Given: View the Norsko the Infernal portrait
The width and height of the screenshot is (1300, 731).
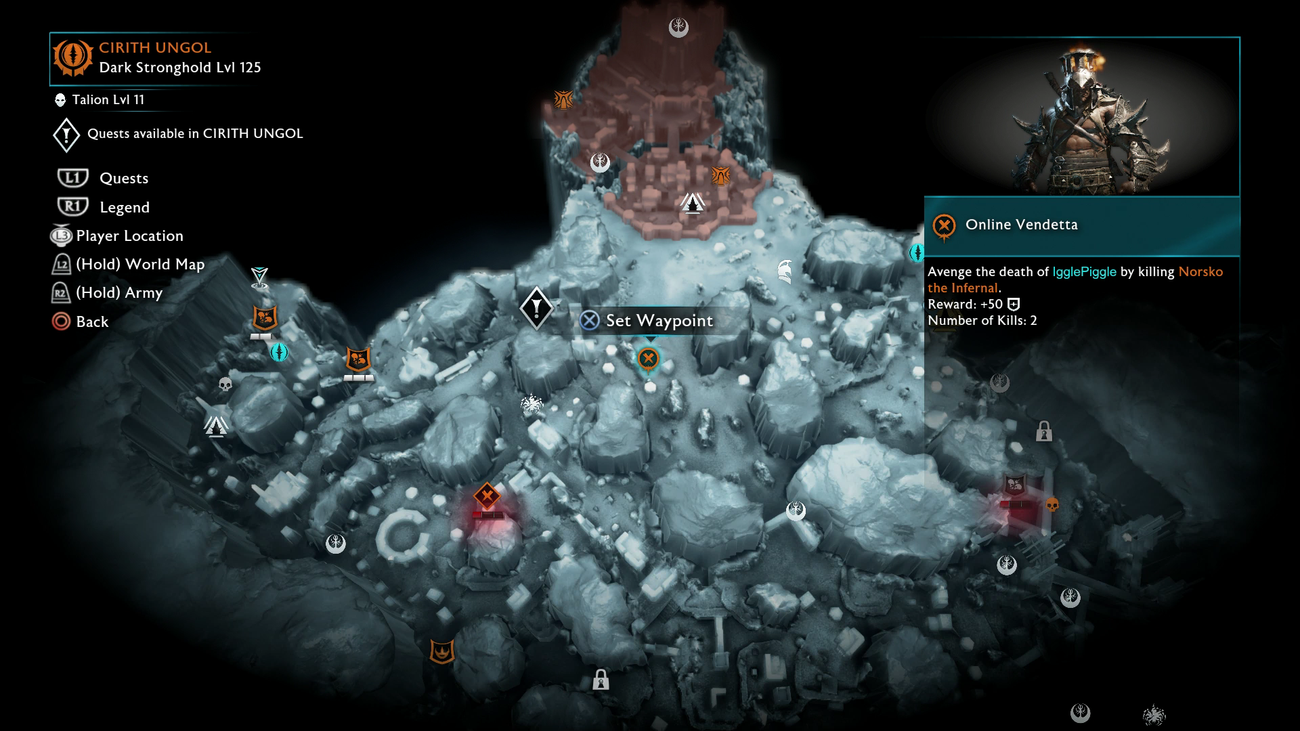Looking at the screenshot, I should coord(1082,117).
